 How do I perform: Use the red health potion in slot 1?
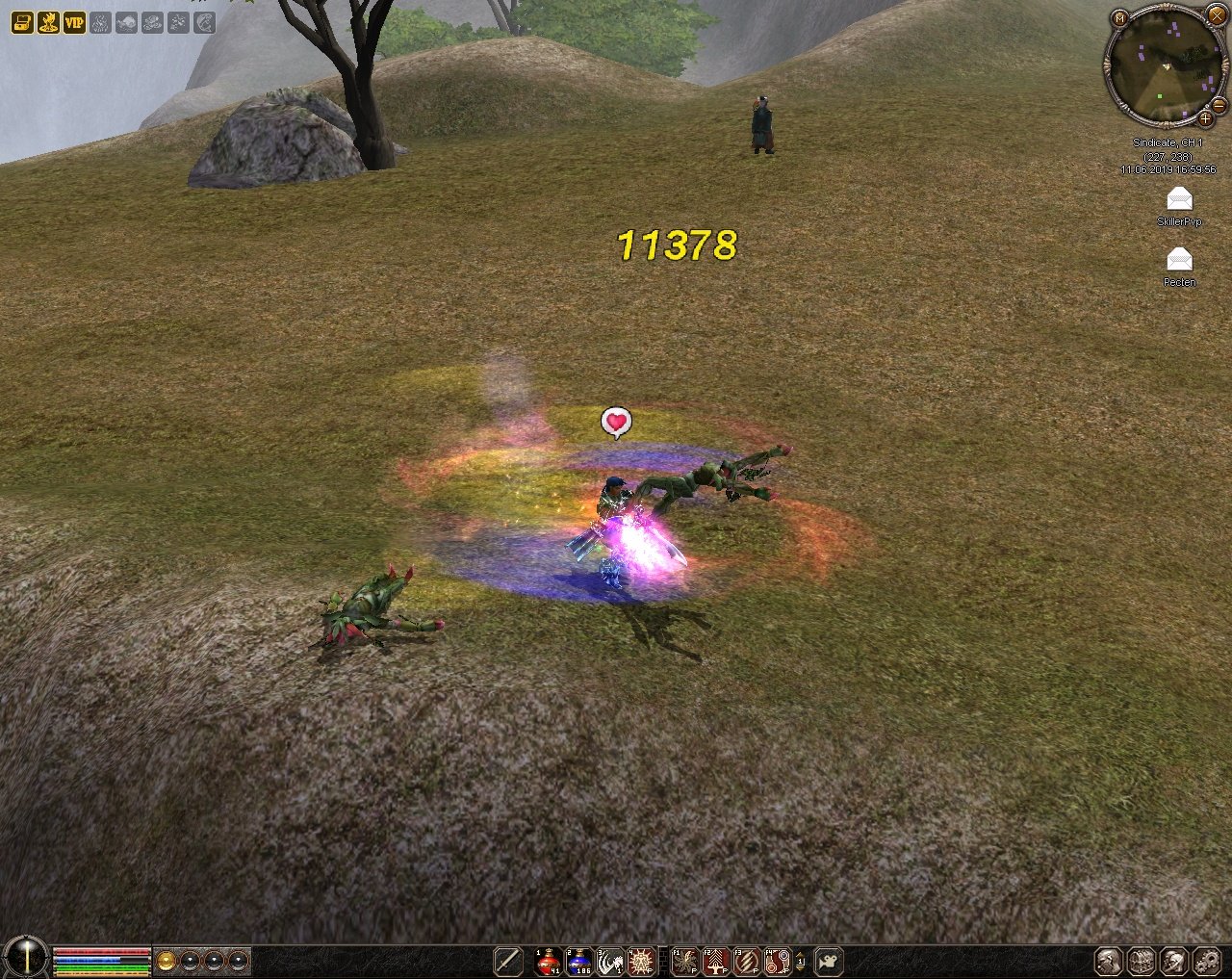(x=550, y=961)
